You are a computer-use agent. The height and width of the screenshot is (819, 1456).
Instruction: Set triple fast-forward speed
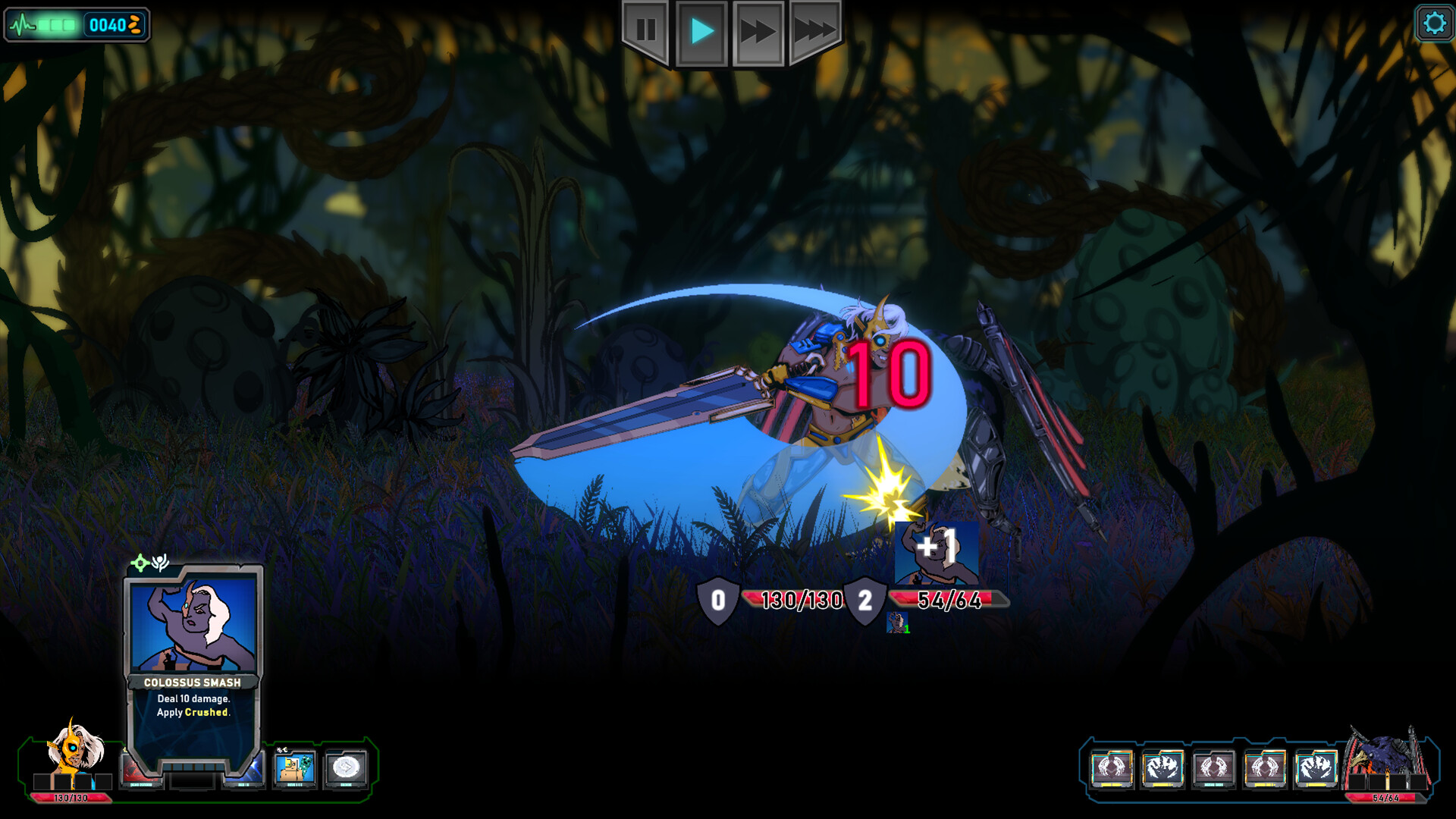814,31
